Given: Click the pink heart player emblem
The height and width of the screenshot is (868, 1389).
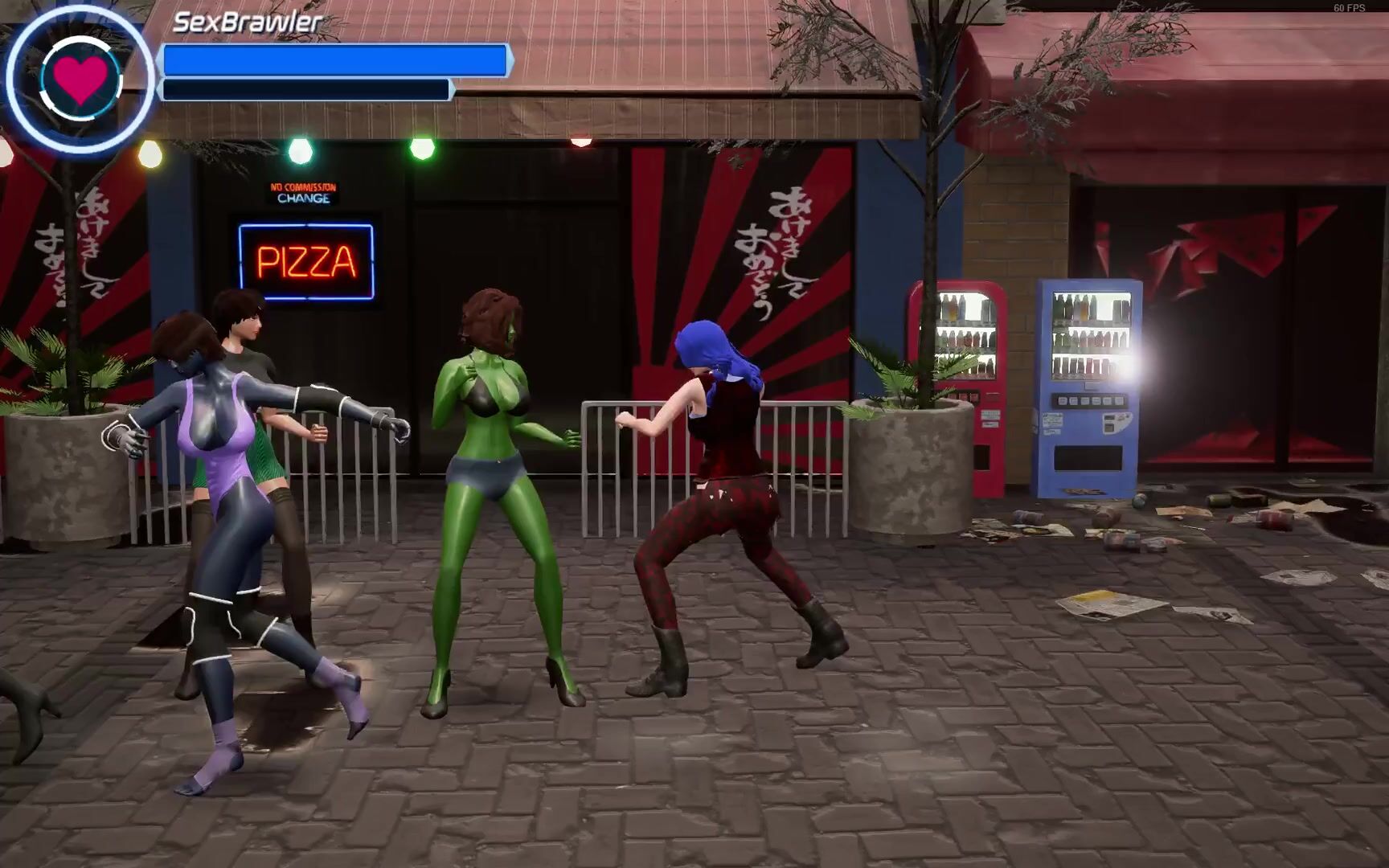Looking at the screenshot, I should pyautogui.click(x=80, y=79).
